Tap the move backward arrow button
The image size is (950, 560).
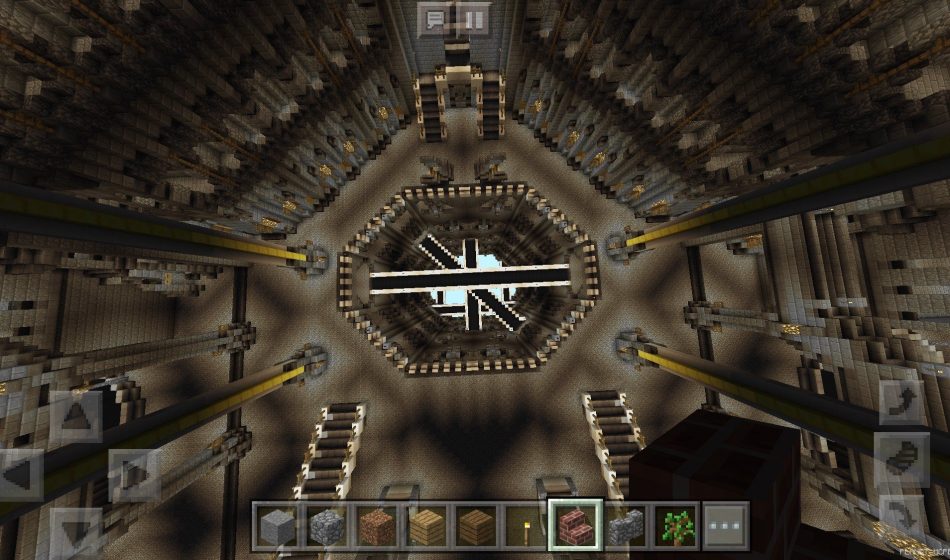point(75,532)
